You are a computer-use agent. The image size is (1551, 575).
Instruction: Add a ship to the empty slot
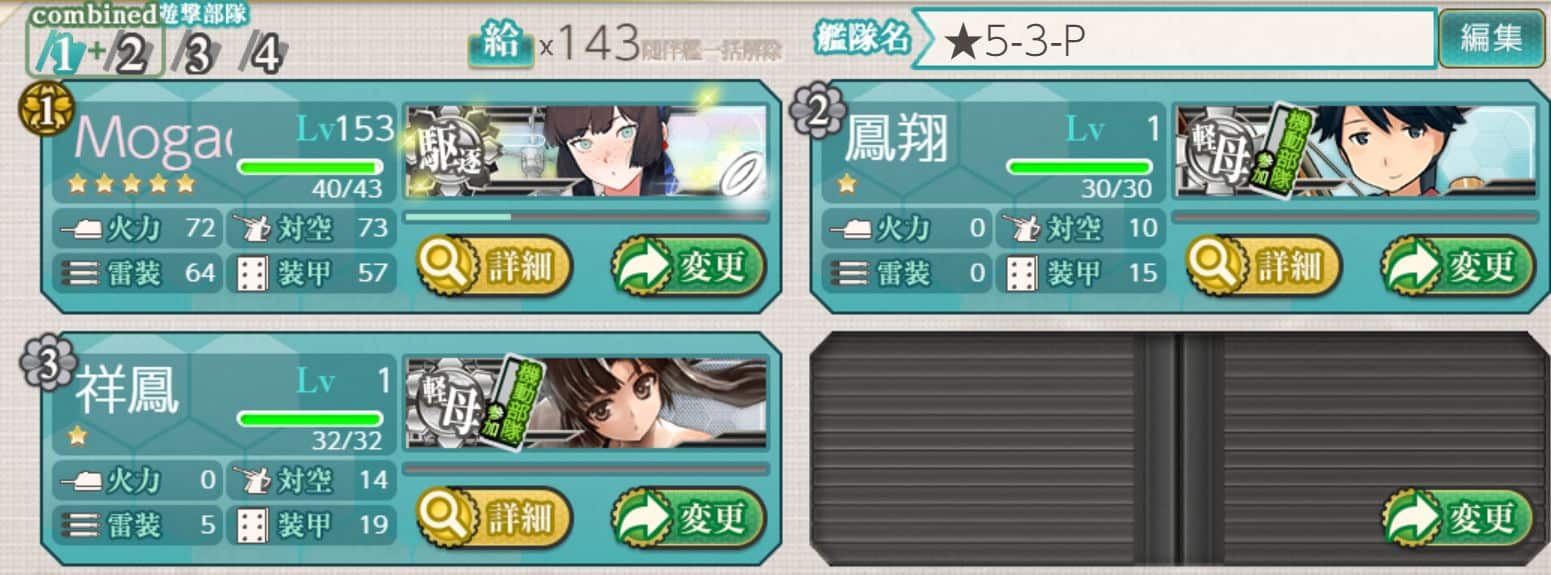point(1459,519)
